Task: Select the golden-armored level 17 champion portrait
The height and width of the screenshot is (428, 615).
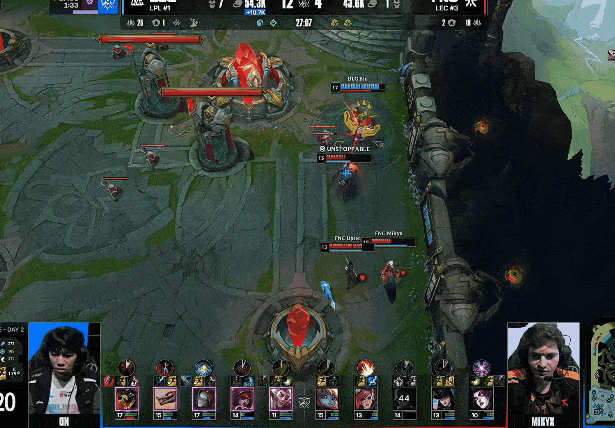Action: 127,399
